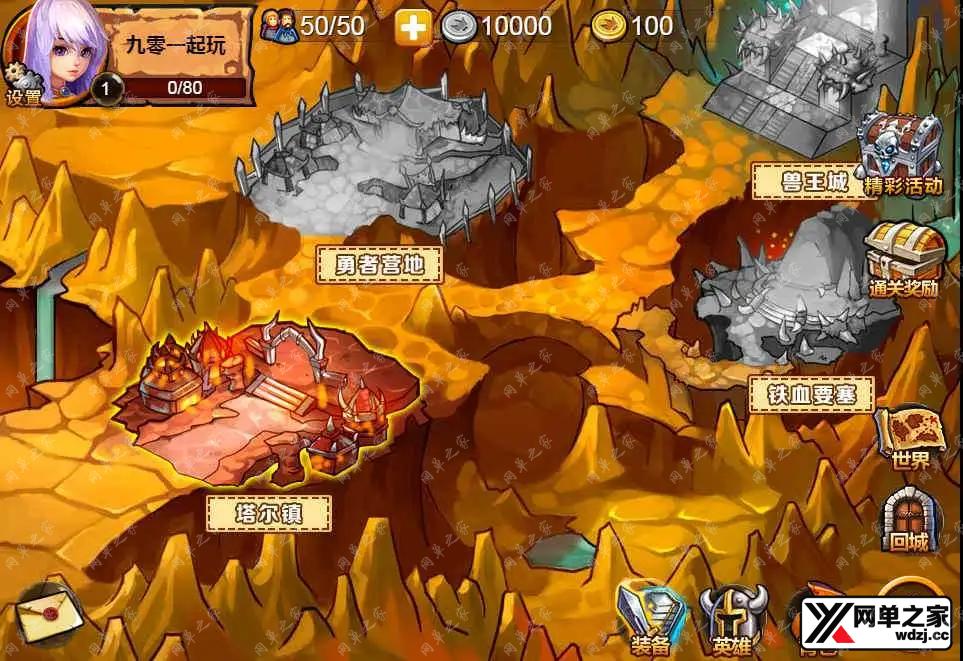Select the 兽王城 stage label
Screen dimensions: 963x661
pyautogui.click(x=814, y=182)
